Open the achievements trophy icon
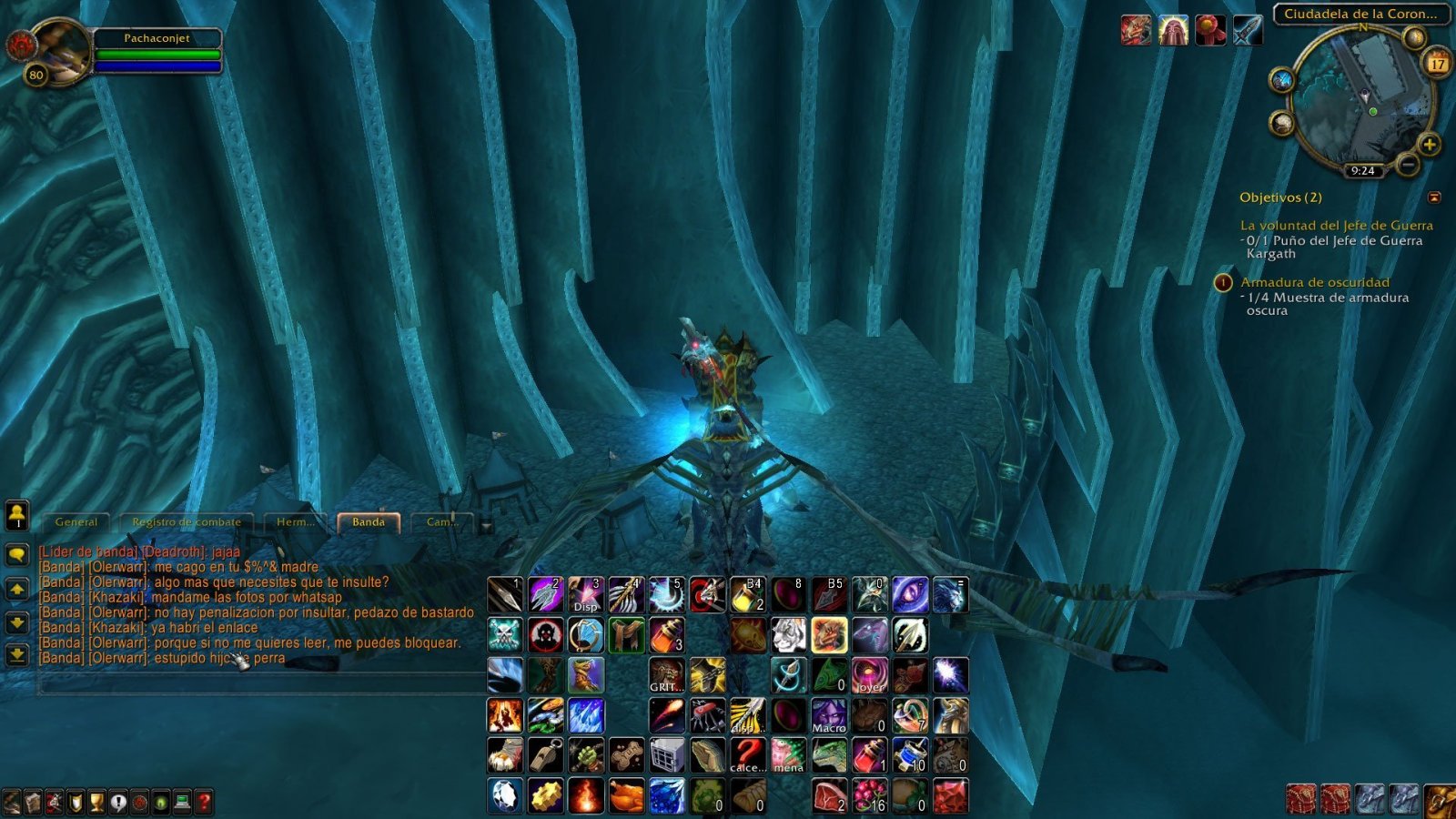Viewport: 1456px width, 819px height. pos(96,803)
